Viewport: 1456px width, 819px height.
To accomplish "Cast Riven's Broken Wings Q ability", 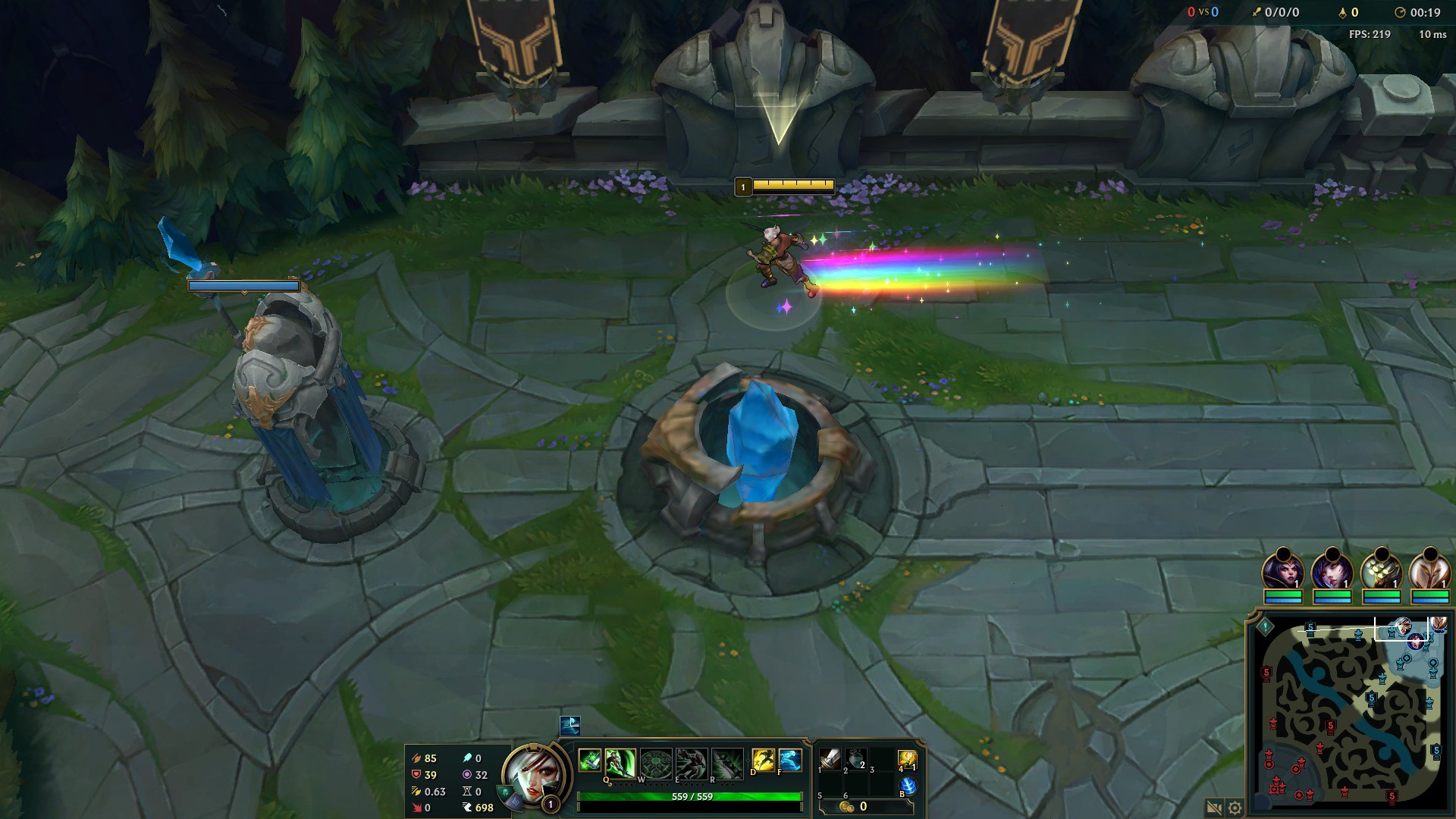I will coord(620,761).
